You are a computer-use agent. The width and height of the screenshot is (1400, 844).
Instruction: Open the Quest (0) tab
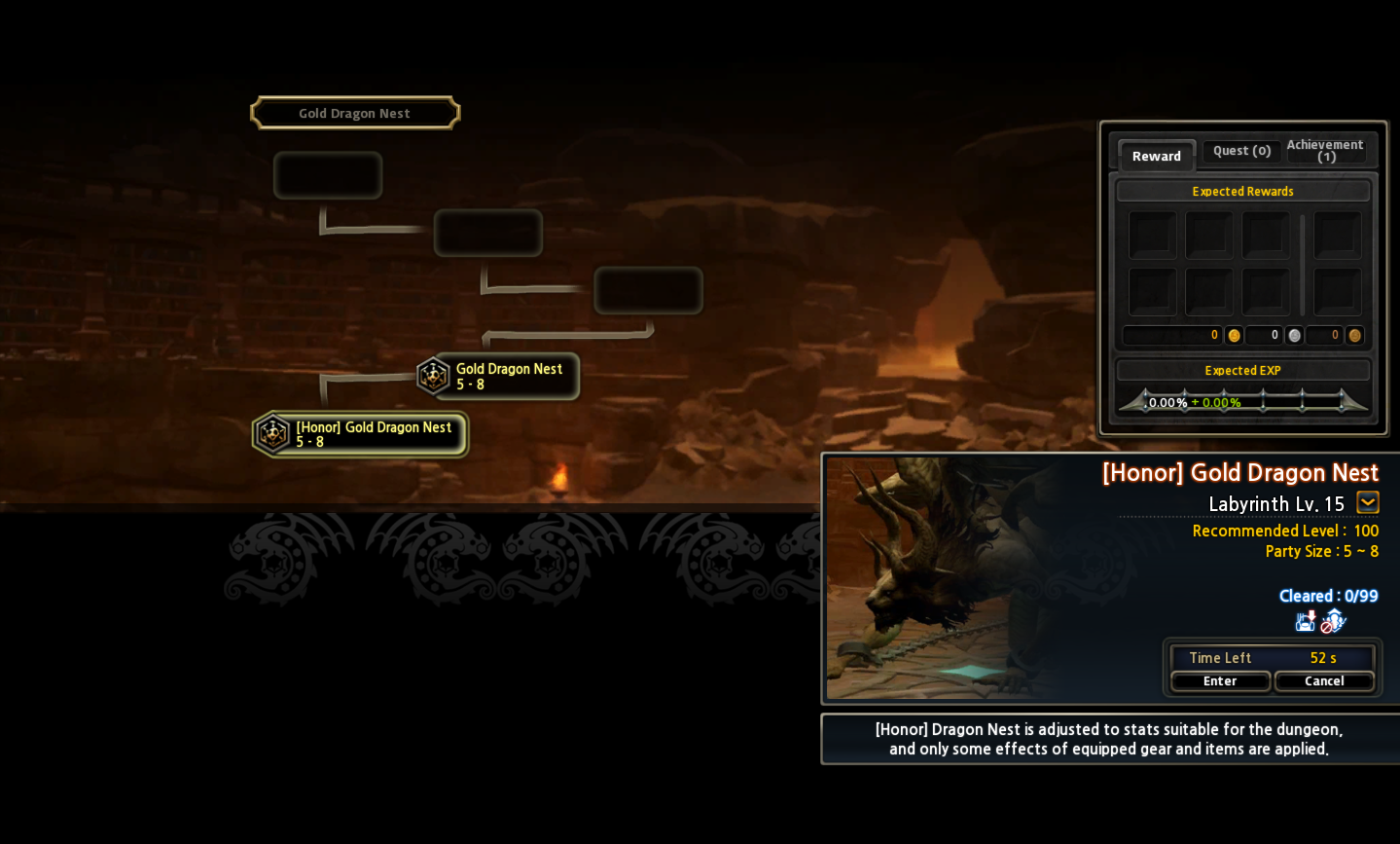[x=1241, y=151]
